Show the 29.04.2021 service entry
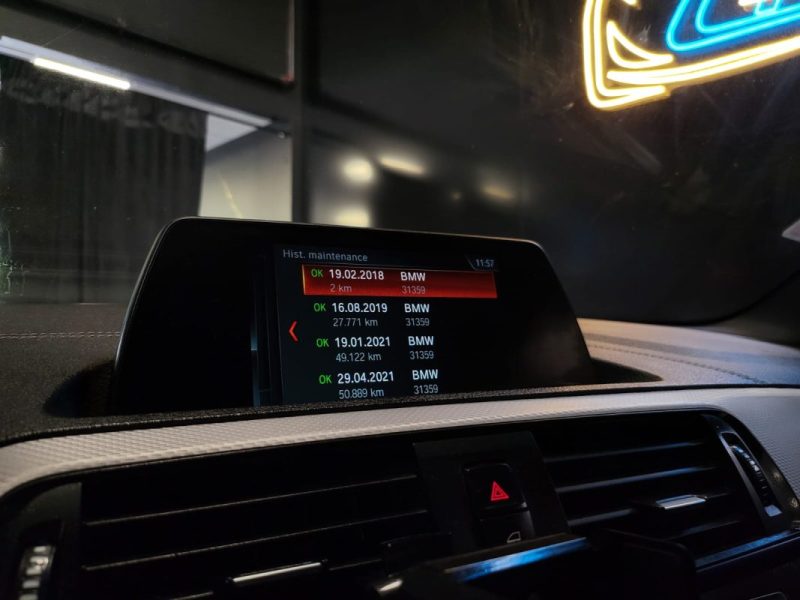Image resolution: width=800 pixels, height=600 pixels. tap(378, 383)
